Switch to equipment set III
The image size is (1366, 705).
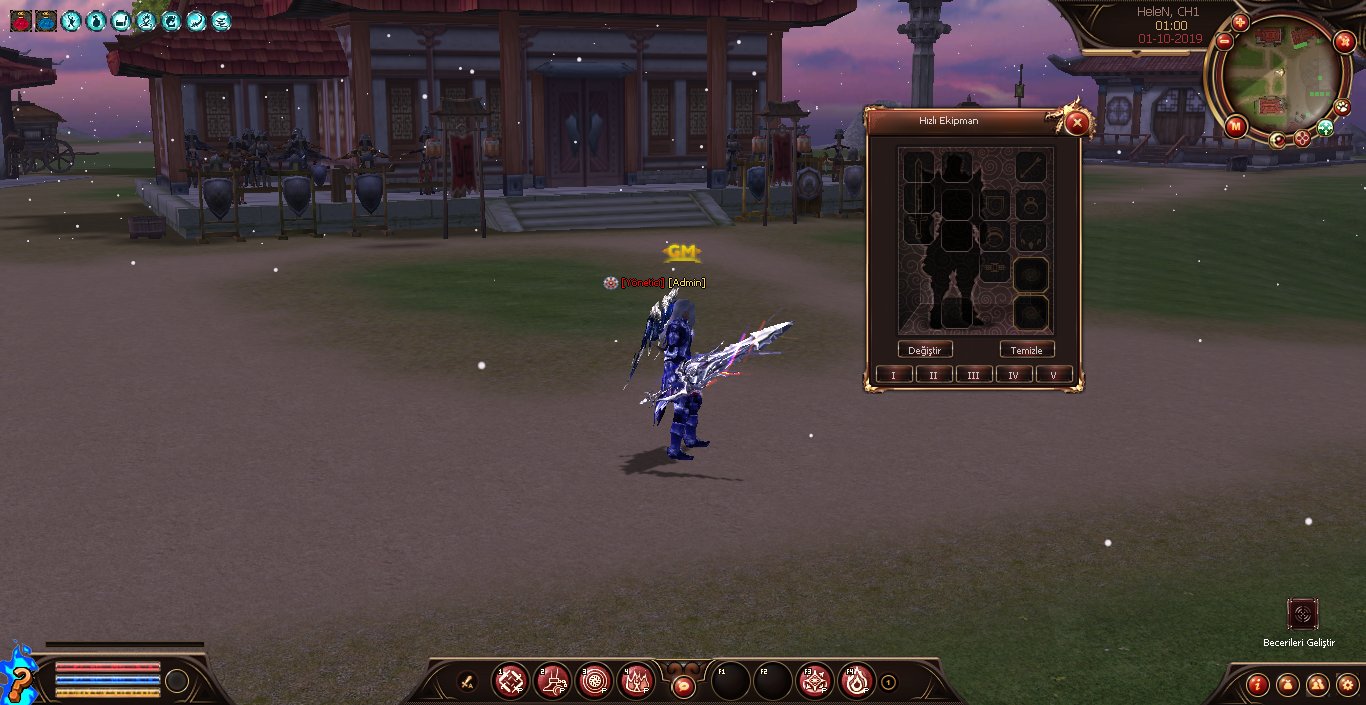point(973,375)
